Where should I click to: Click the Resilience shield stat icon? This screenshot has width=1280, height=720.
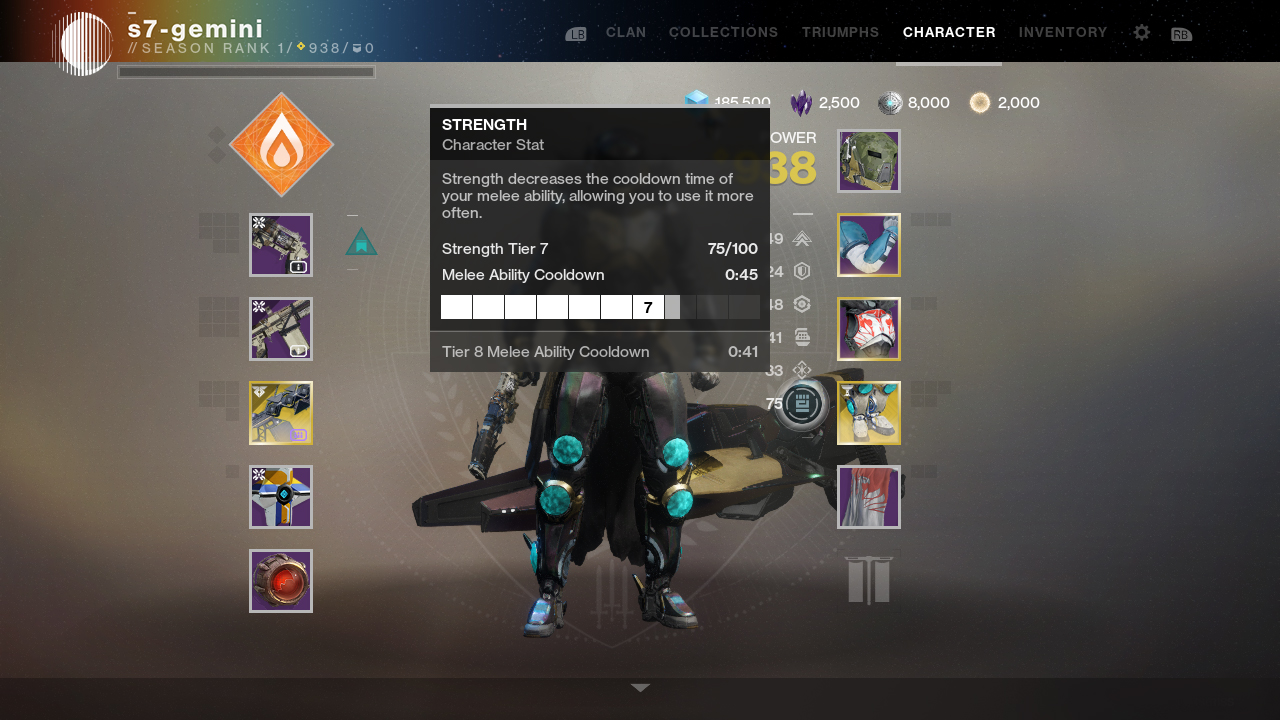(x=800, y=270)
